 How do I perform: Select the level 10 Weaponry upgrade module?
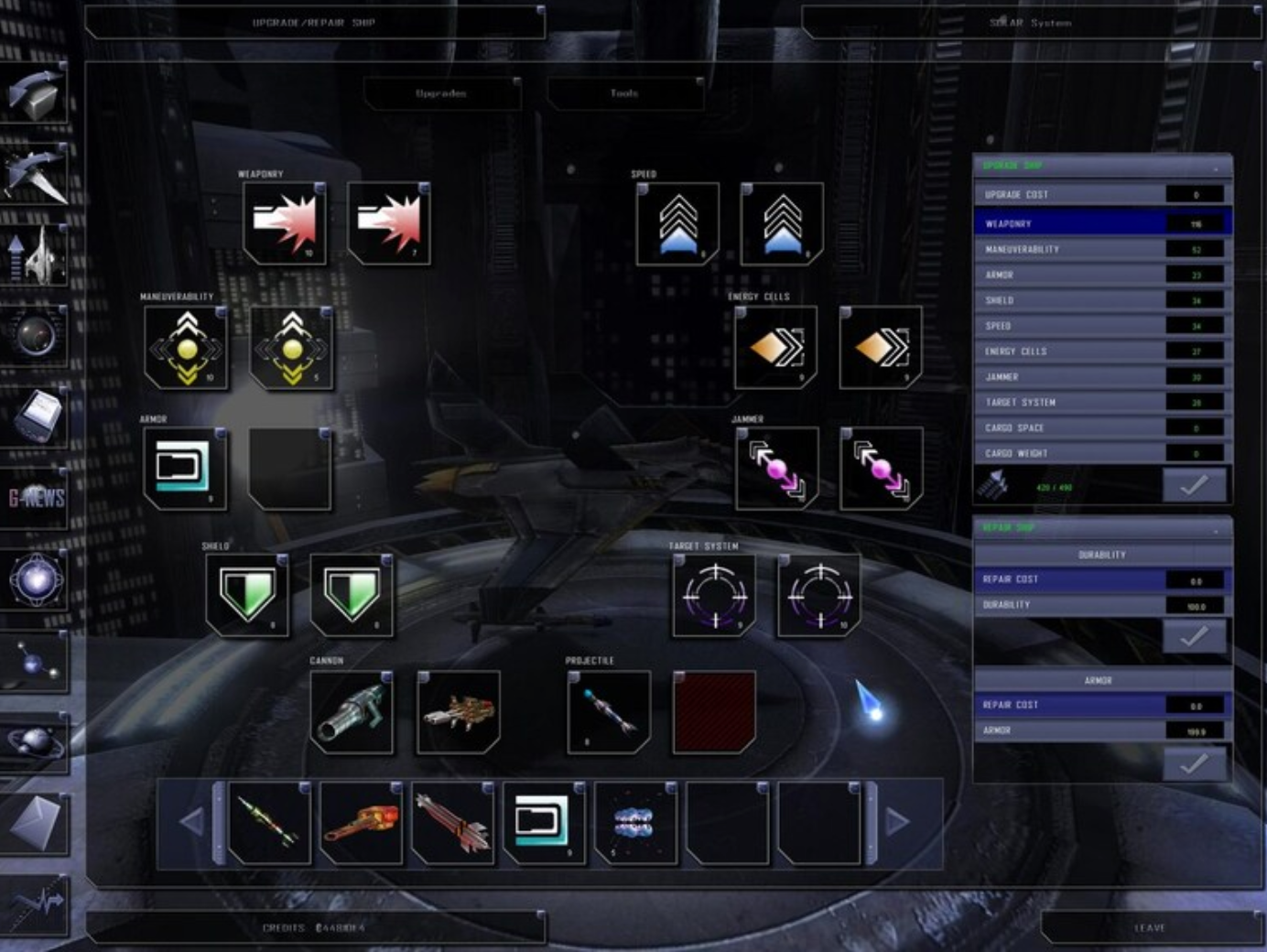[x=284, y=222]
